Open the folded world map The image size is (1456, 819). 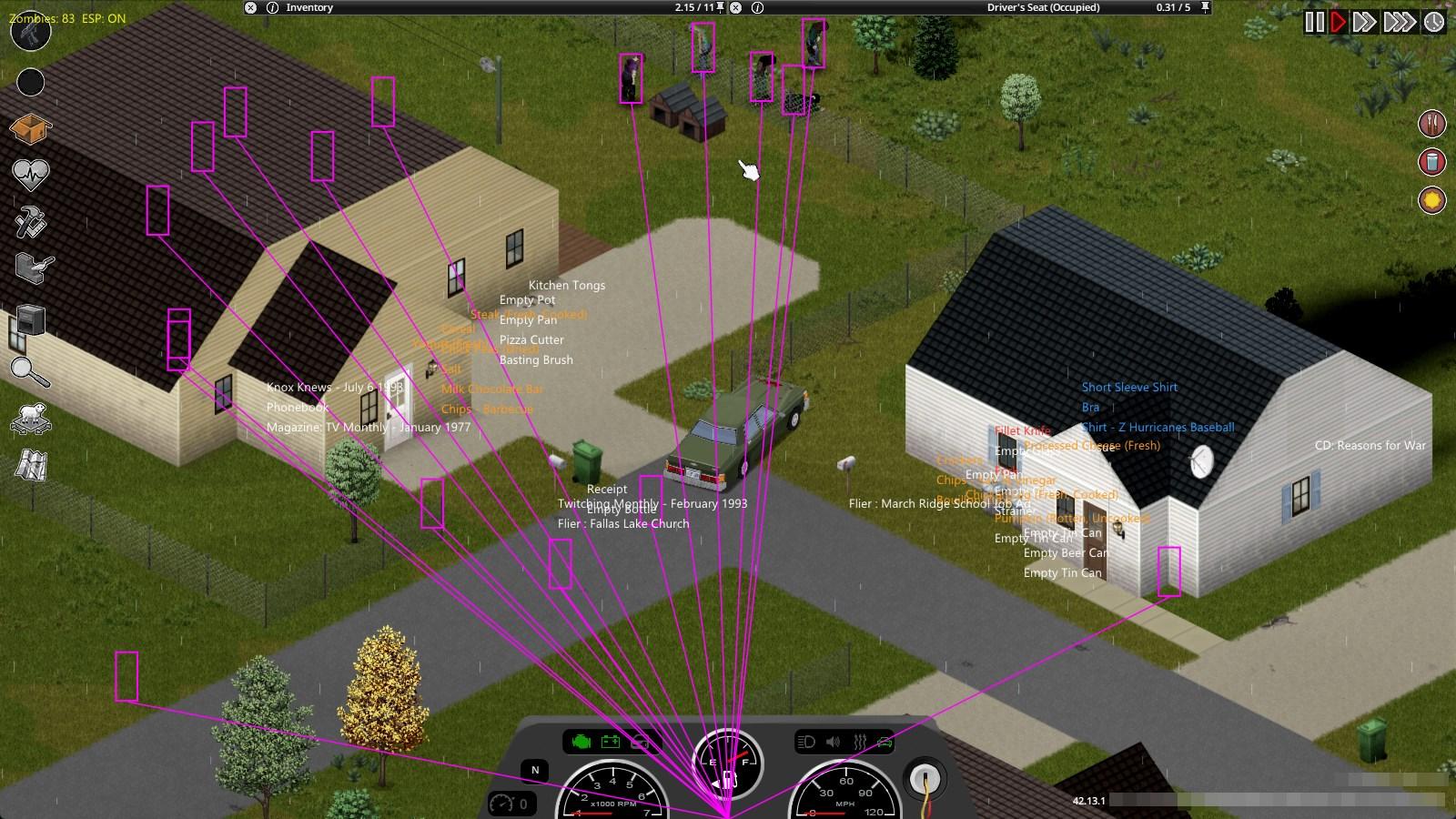30,466
